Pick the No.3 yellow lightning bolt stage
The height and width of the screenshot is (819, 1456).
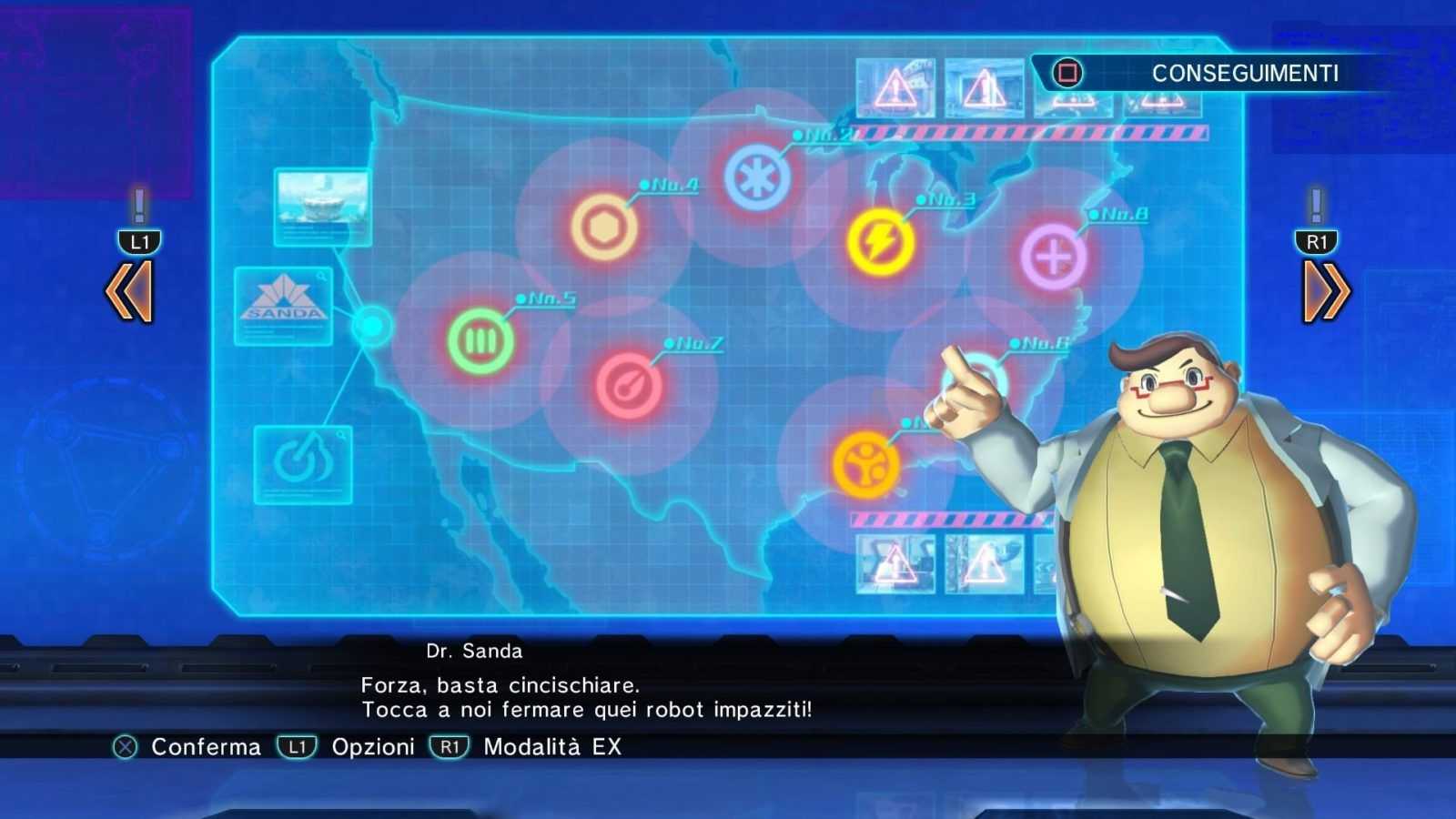click(x=880, y=242)
